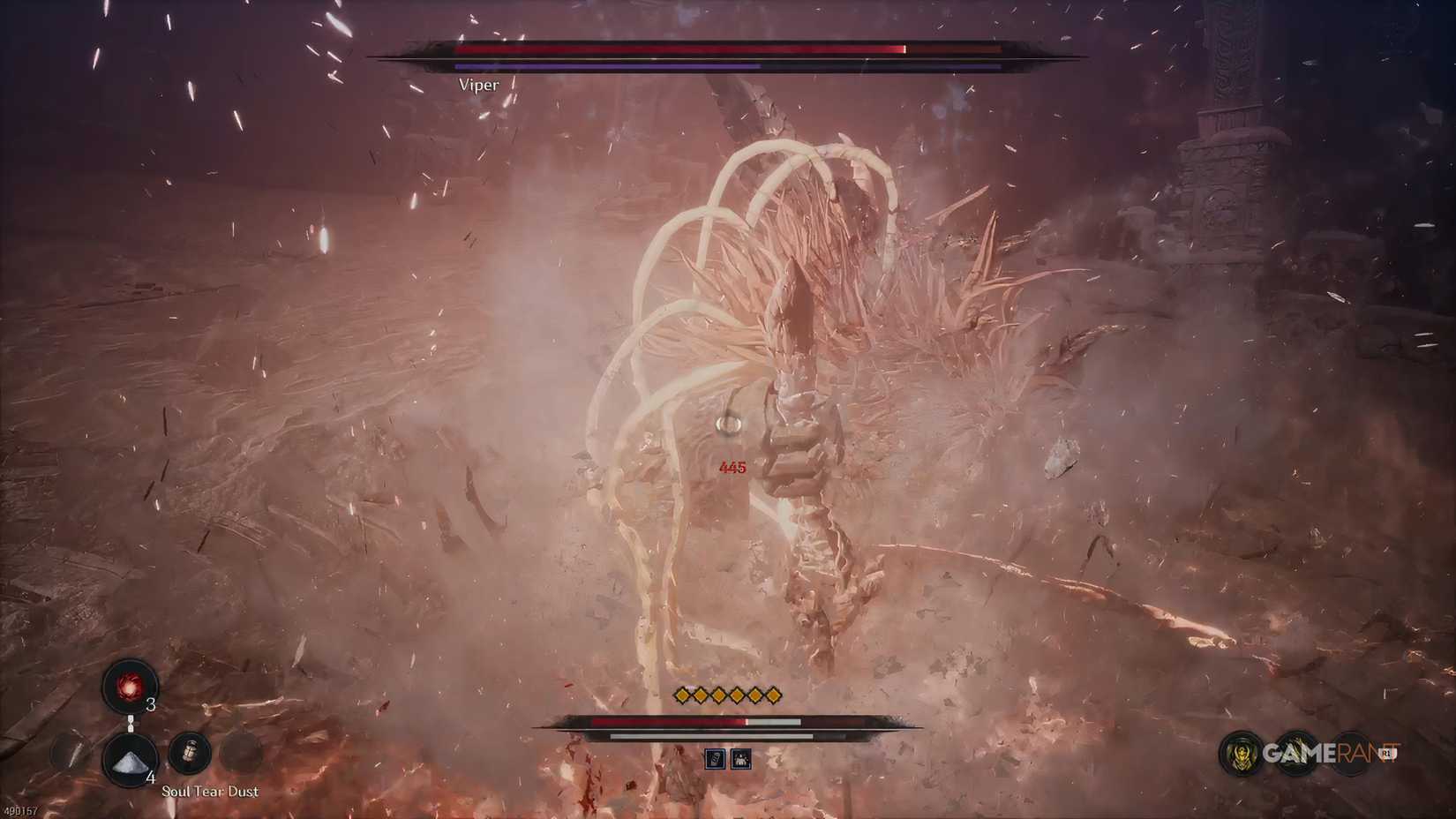Toggle the first gold diamond charge pip

[x=681, y=695]
